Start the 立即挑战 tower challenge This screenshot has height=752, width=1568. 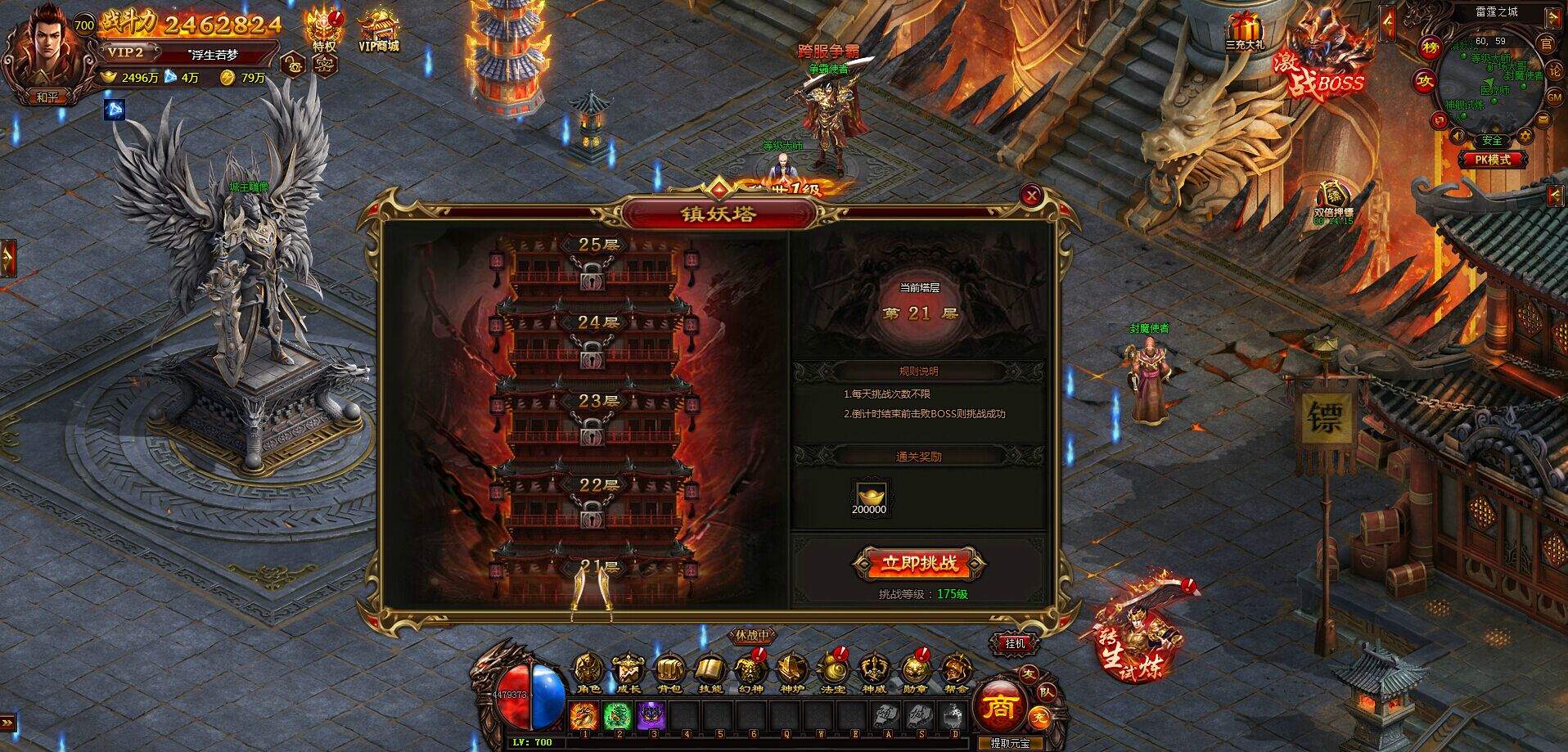coord(918,564)
